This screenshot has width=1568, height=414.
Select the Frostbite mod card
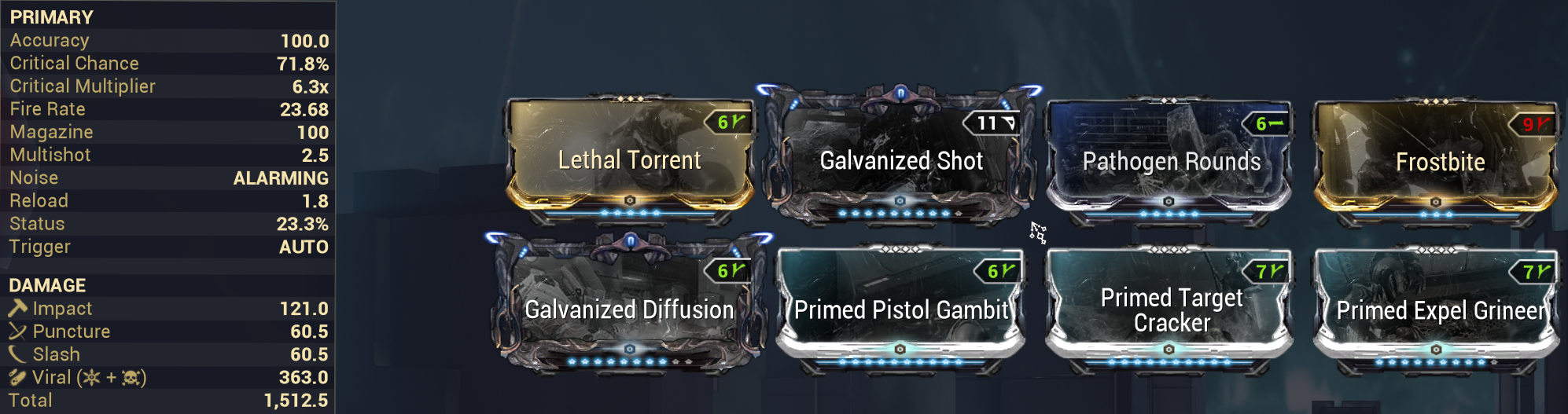1439,162
